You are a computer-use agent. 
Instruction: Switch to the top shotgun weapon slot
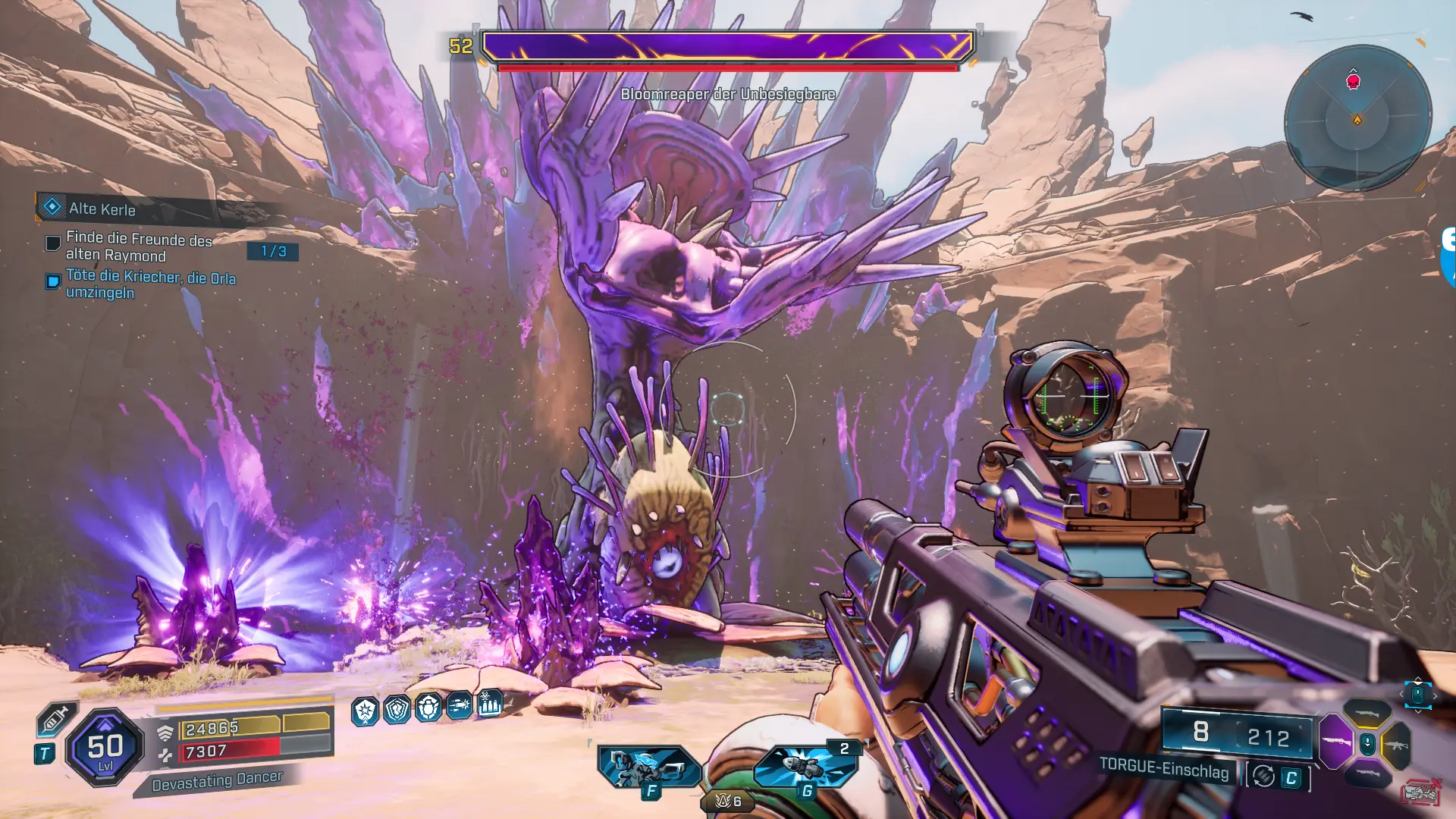point(1367,713)
